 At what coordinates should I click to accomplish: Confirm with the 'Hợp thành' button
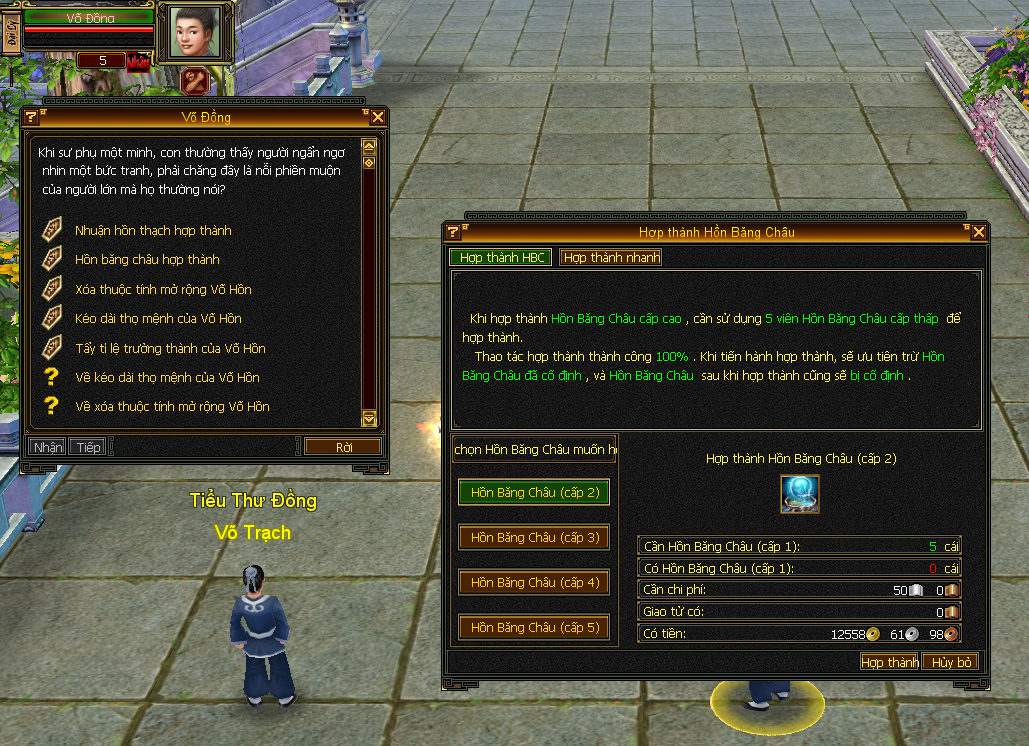[x=889, y=662]
